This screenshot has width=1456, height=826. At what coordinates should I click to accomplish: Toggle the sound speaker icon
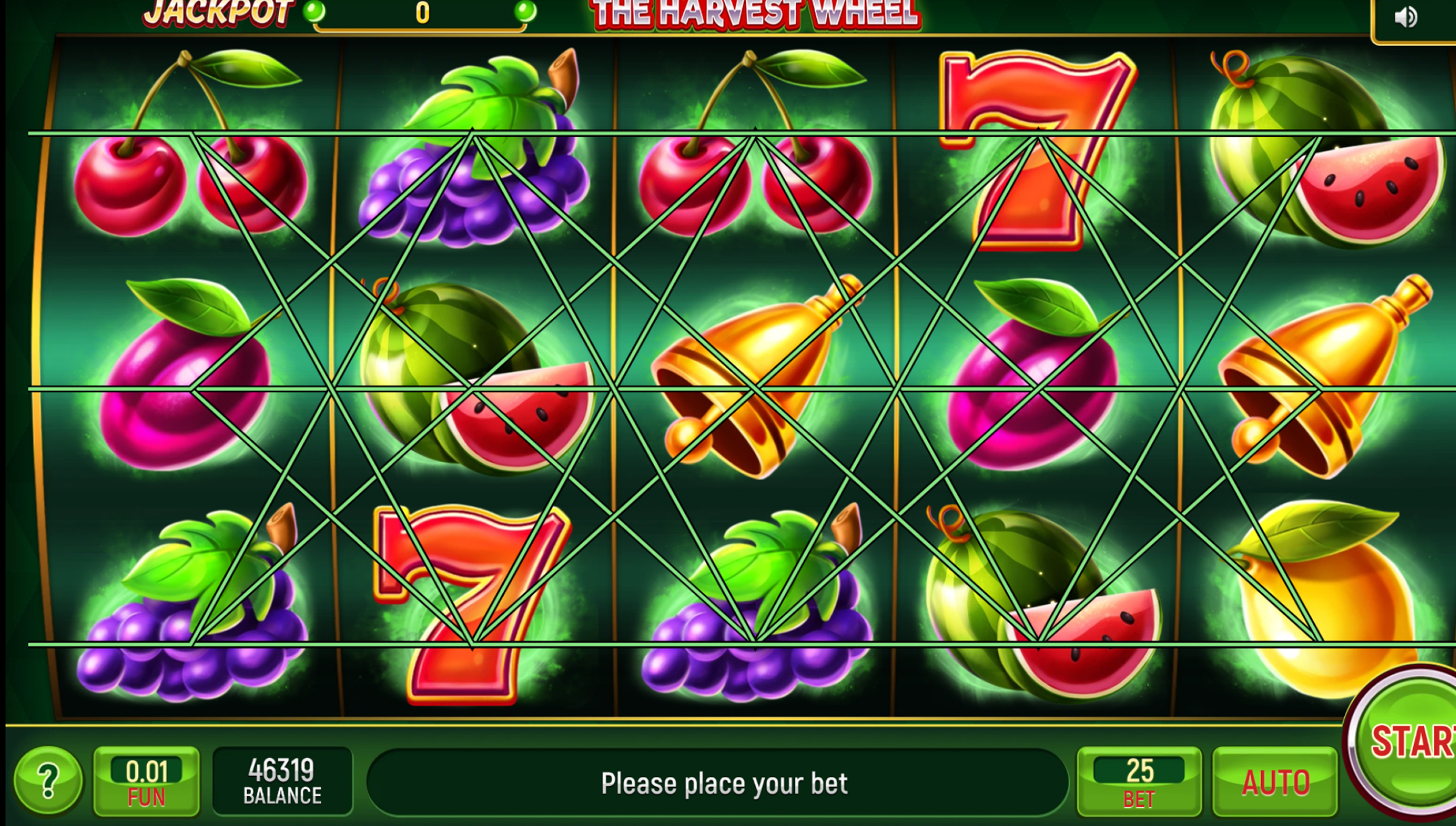[x=1406, y=17]
